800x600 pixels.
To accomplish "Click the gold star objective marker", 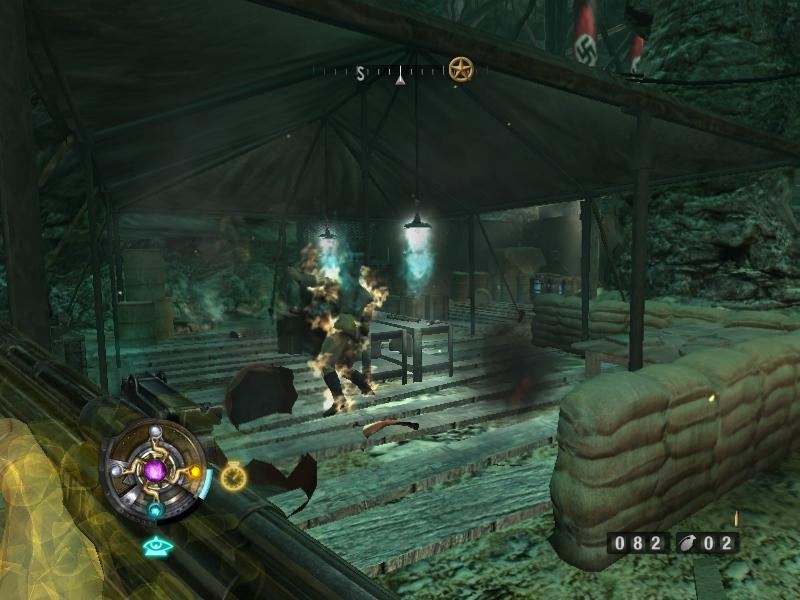I will pos(460,70).
